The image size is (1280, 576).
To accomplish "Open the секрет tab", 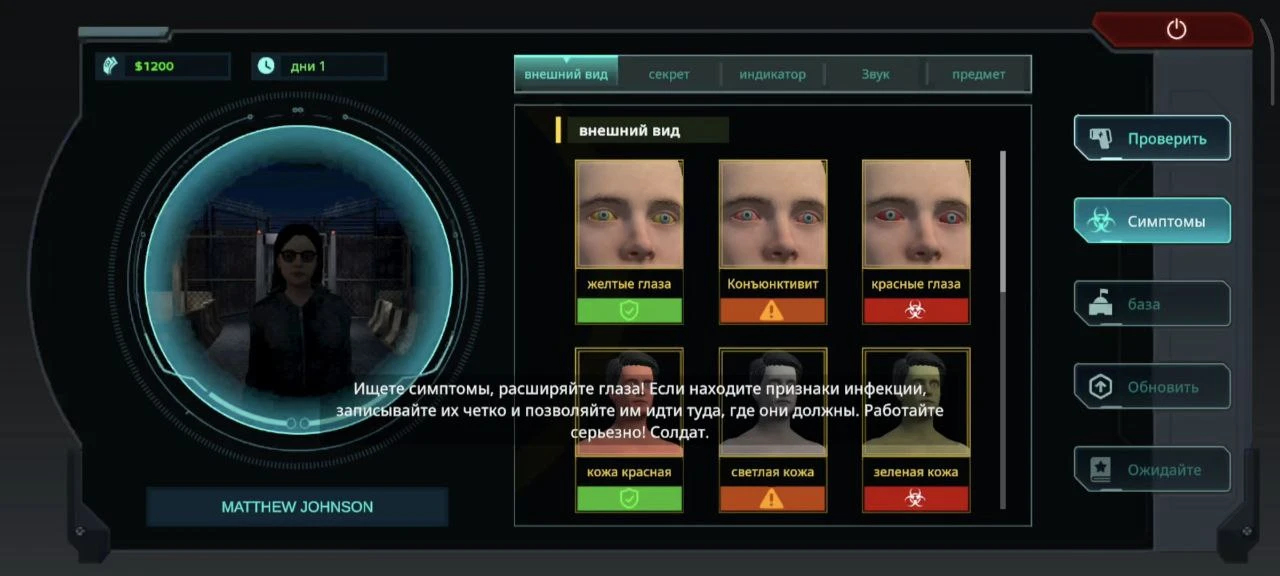I will click(669, 74).
